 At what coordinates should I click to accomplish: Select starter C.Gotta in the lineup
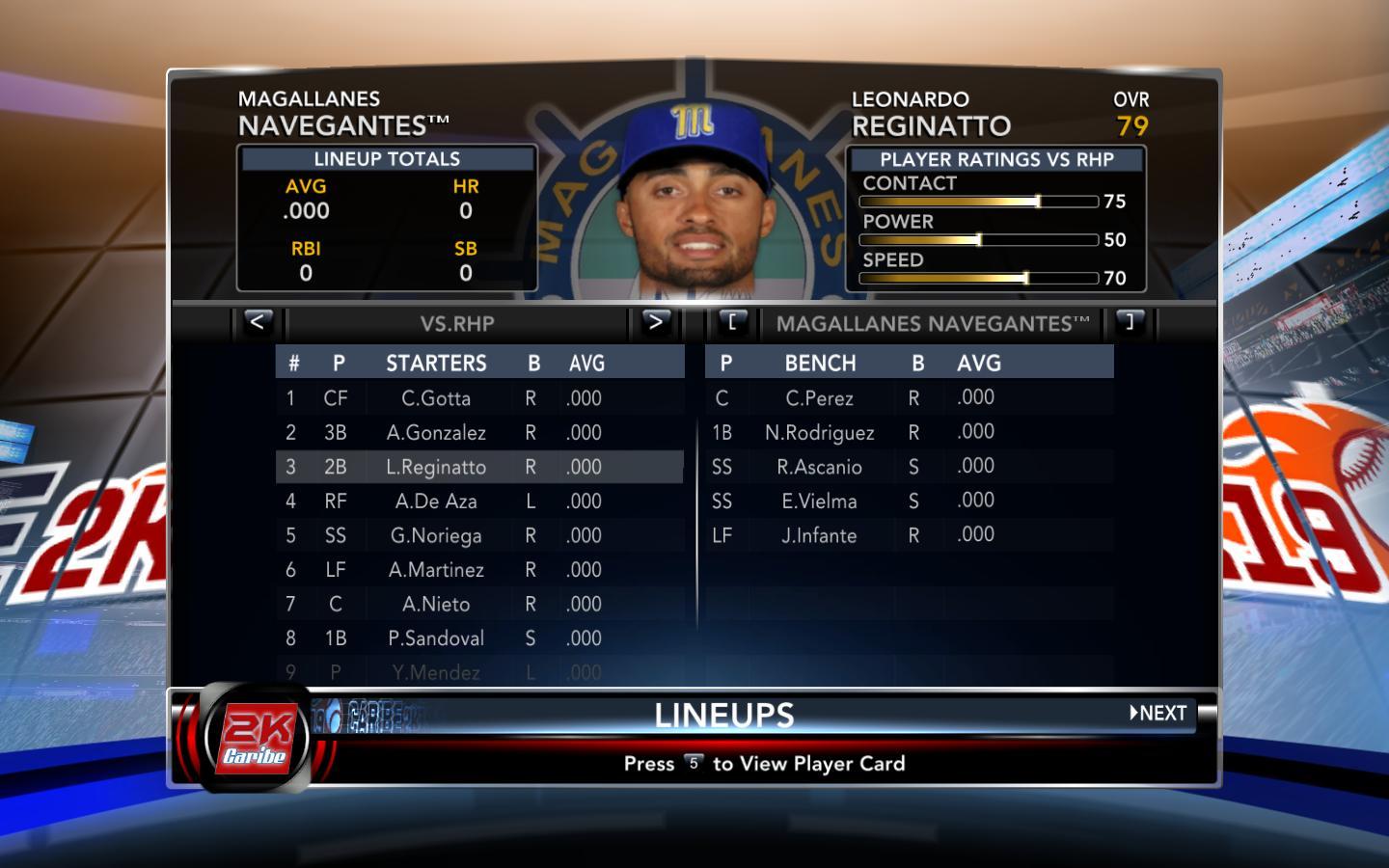[436, 398]
